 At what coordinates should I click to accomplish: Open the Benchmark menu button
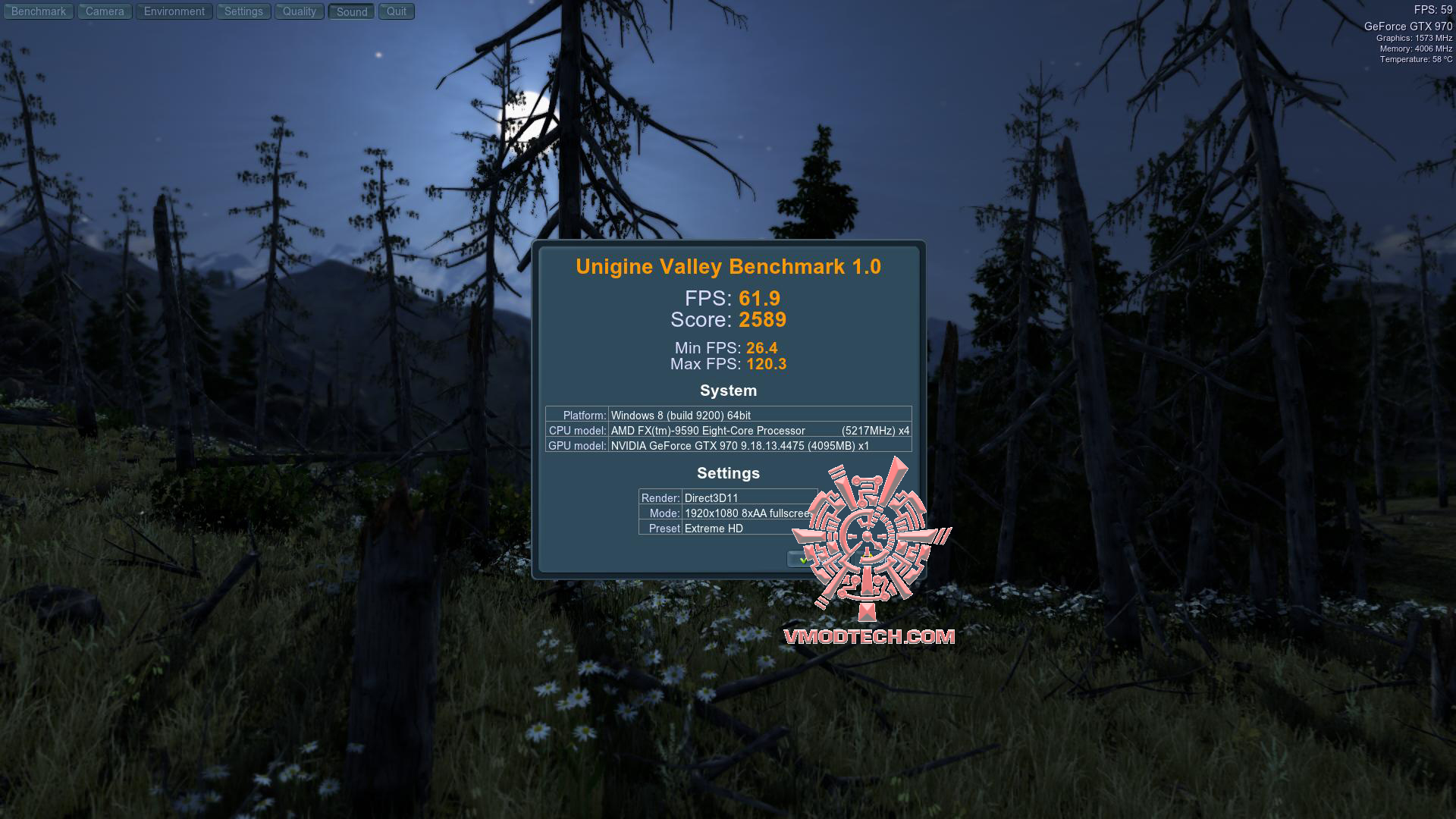click(x=39, y=11)
